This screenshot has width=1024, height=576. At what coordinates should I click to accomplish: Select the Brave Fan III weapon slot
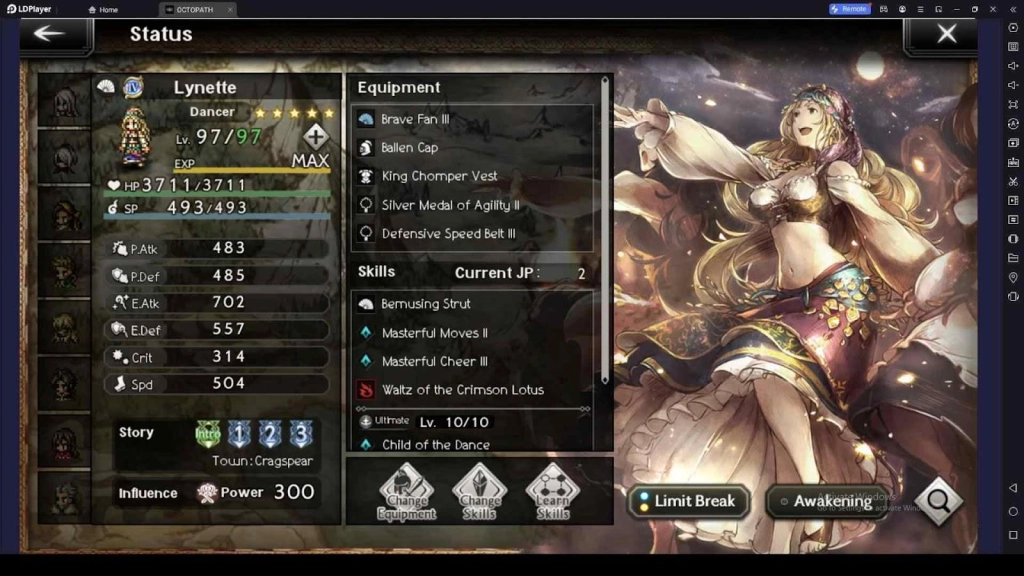point(472,119)
